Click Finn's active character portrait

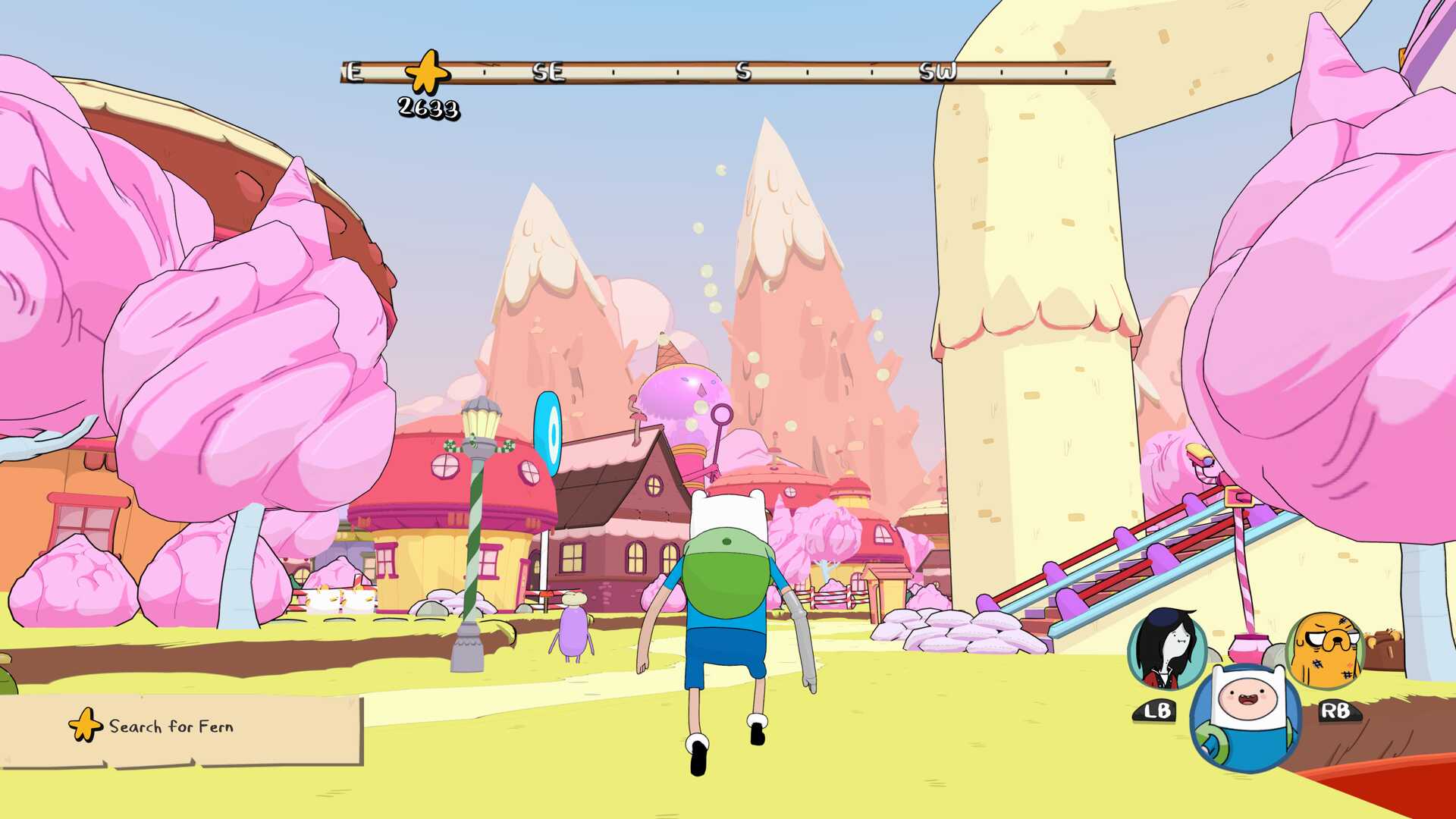click(x=1245, y=717)
